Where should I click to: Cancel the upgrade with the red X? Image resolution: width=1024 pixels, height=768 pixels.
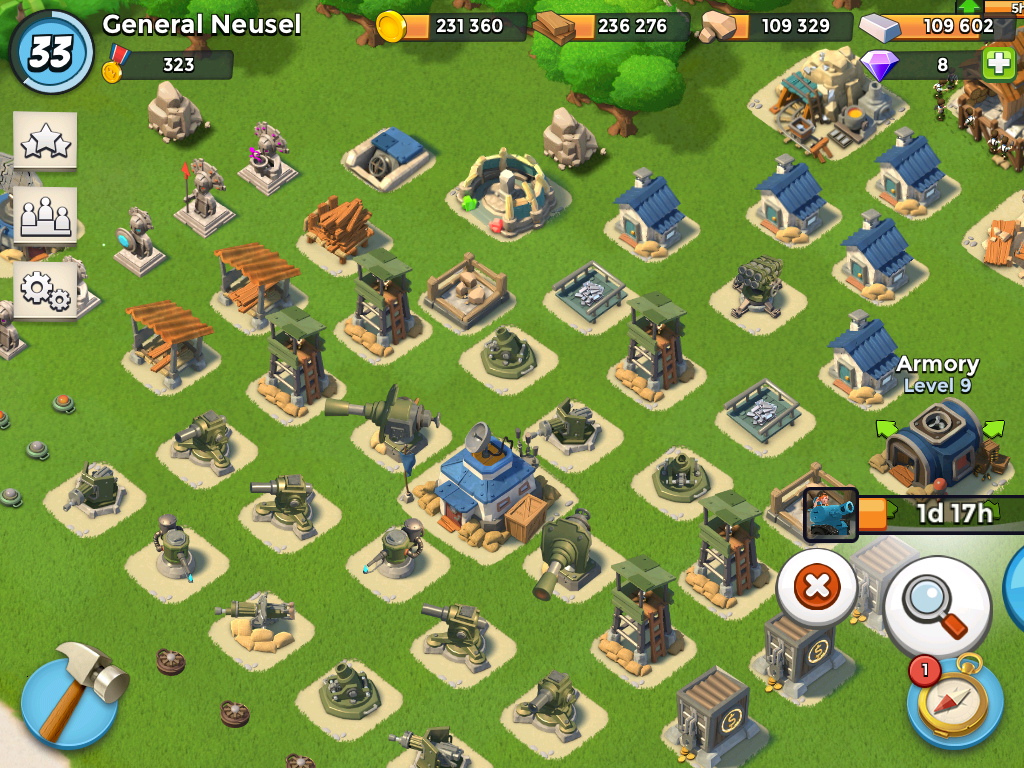[x=817, y=587]
